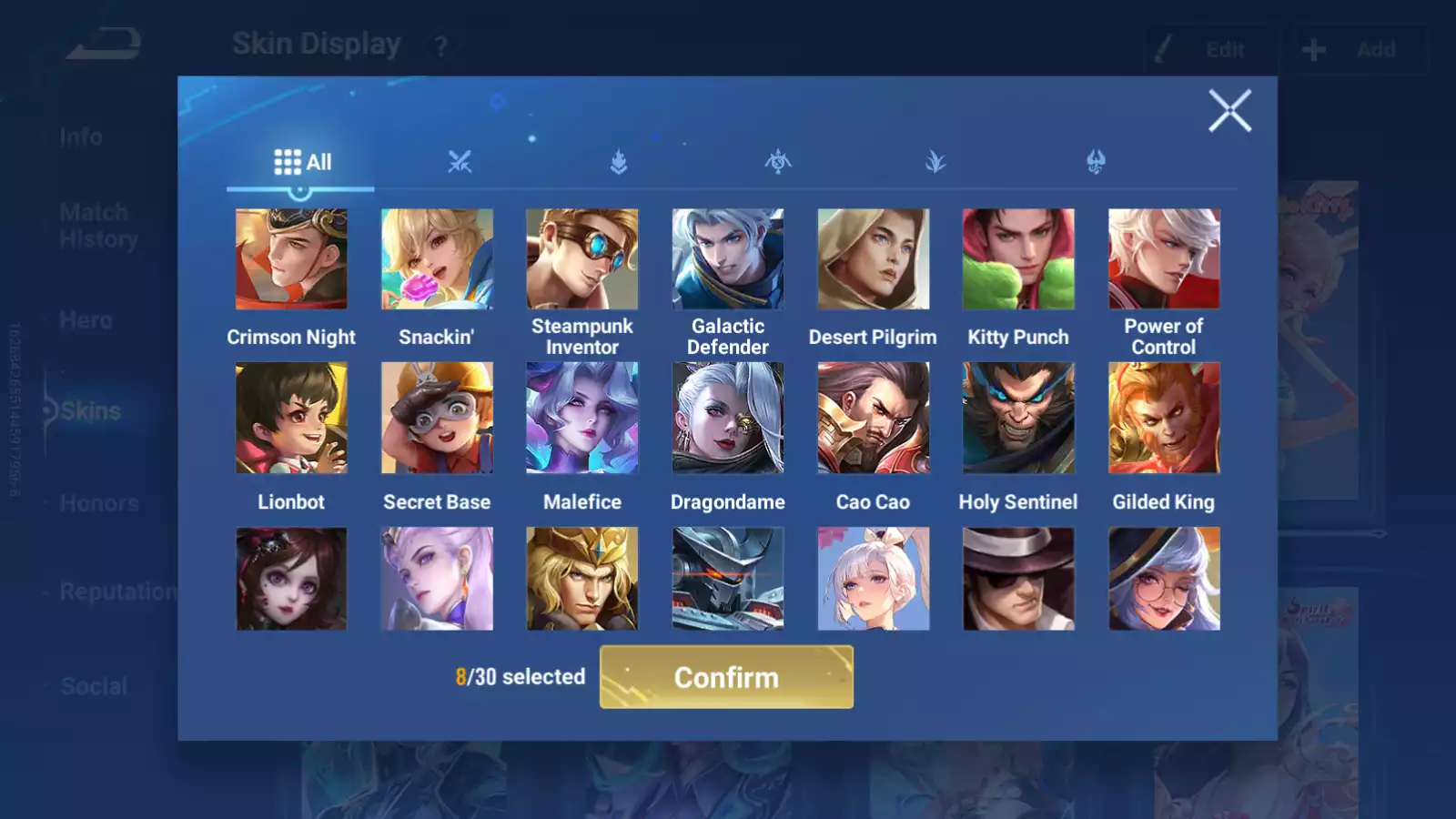Select the Malefice skin

582,418
